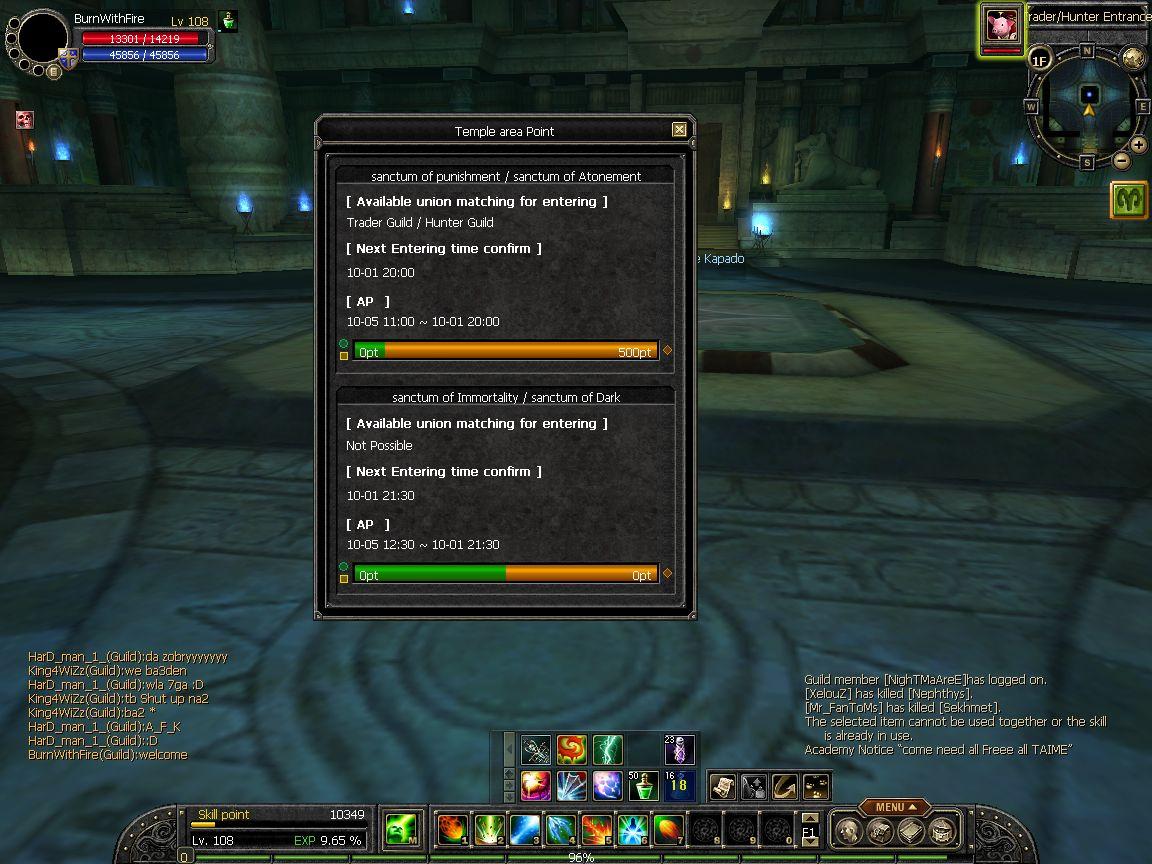Image resolution: width=1152 pixels, height=864 pixels.
Task: Zoom out the minimap with minus button
Action: pyautogui.click(x=1121, y=160)
